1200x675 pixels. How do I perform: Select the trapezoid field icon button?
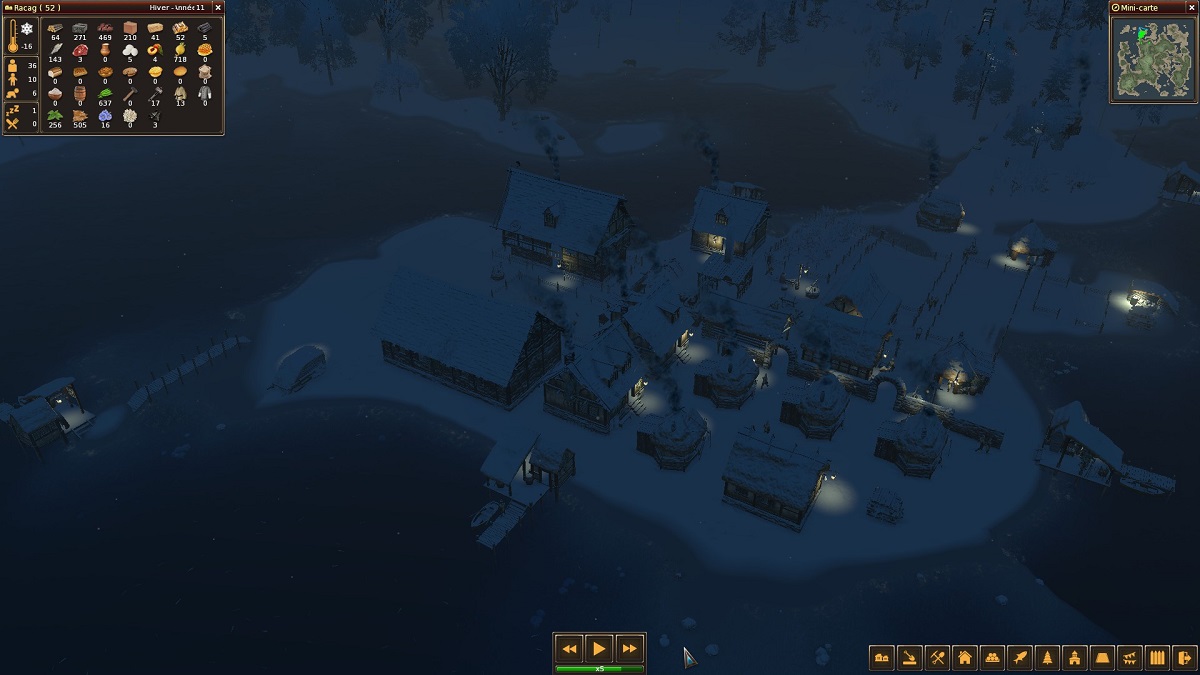(1102, 658)
